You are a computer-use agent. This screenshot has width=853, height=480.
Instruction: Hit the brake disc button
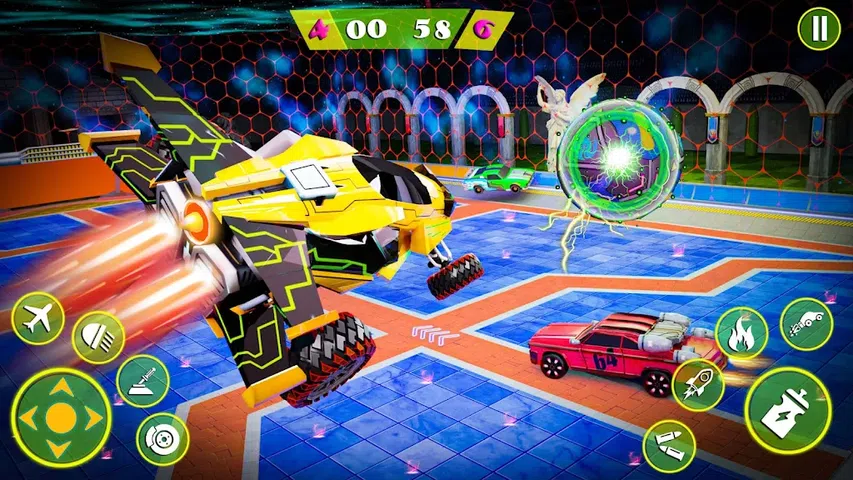(162, 438)
